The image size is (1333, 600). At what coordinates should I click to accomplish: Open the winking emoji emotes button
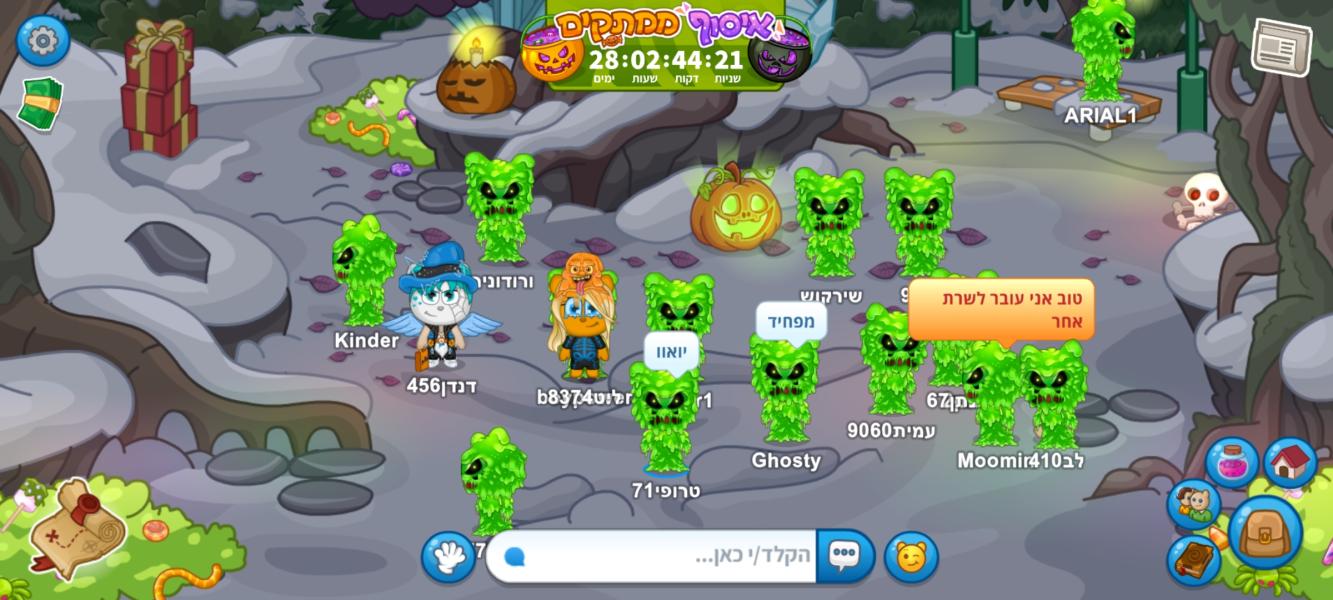tap(911, 557)
